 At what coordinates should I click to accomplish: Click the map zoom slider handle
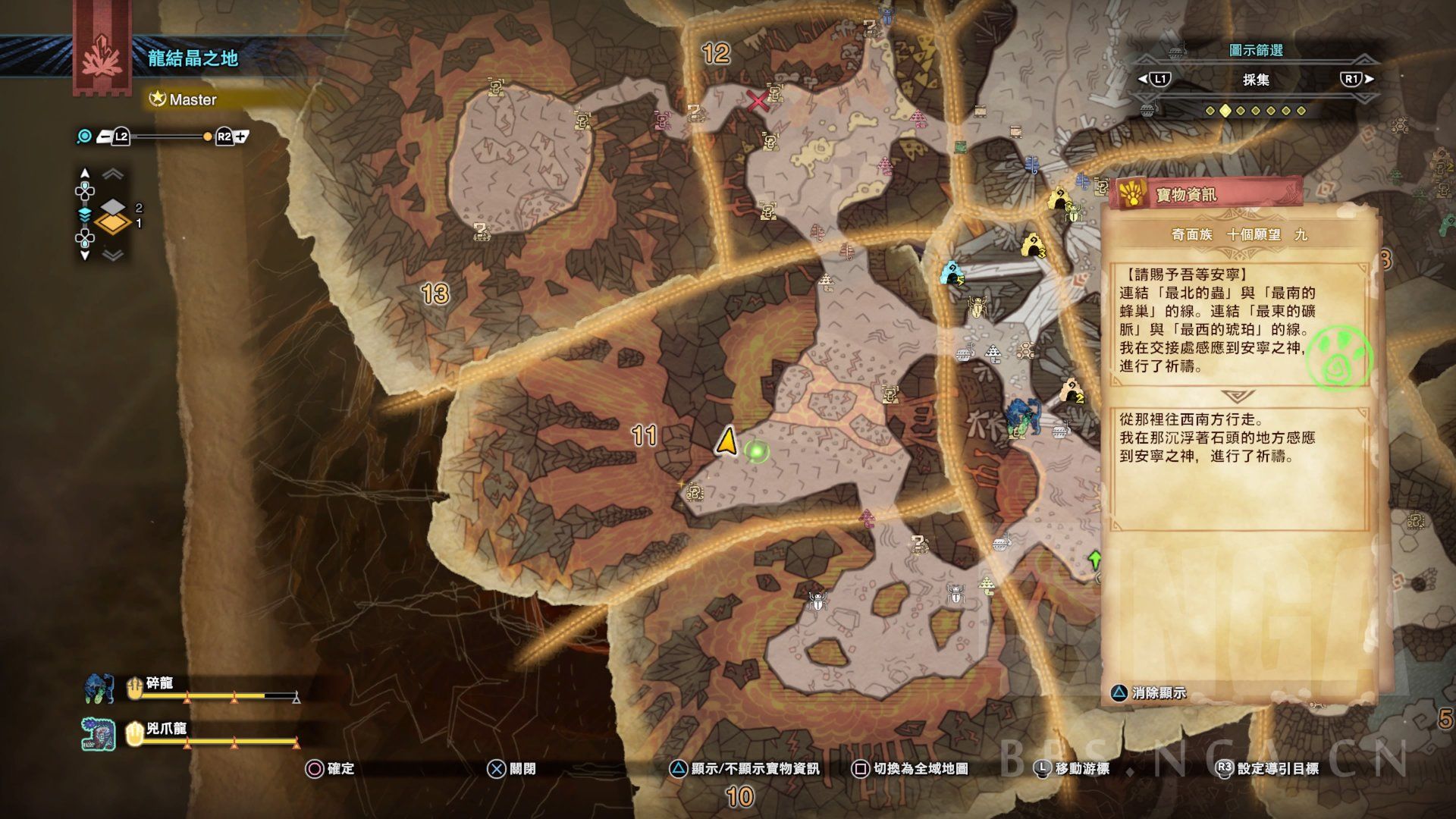tap(207, 136)
